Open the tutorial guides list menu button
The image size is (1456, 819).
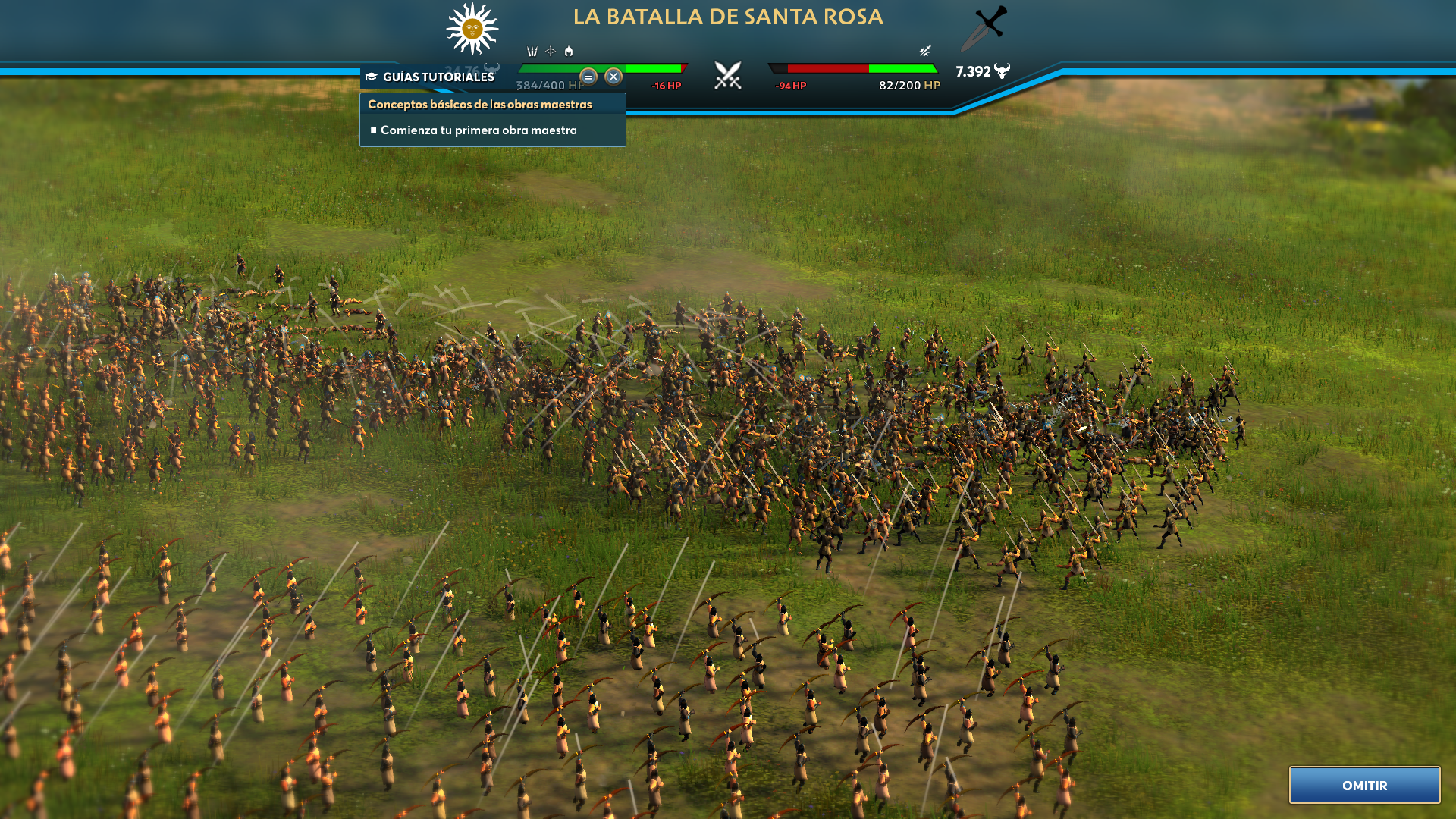pyautogui.click(x=588, y=77)
